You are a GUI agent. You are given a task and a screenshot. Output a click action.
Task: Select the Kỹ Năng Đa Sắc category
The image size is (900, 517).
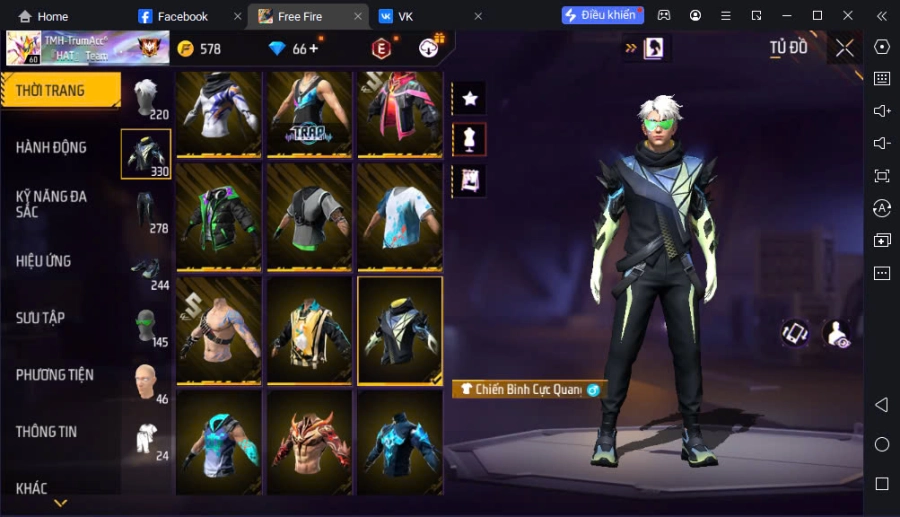52,204
